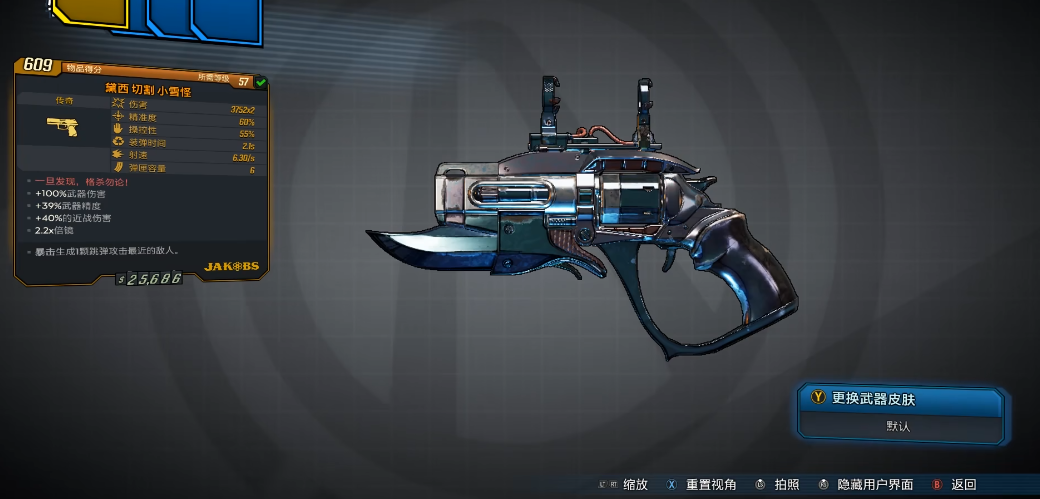Reset the camera with 重置视角

[x=710, y=484]
